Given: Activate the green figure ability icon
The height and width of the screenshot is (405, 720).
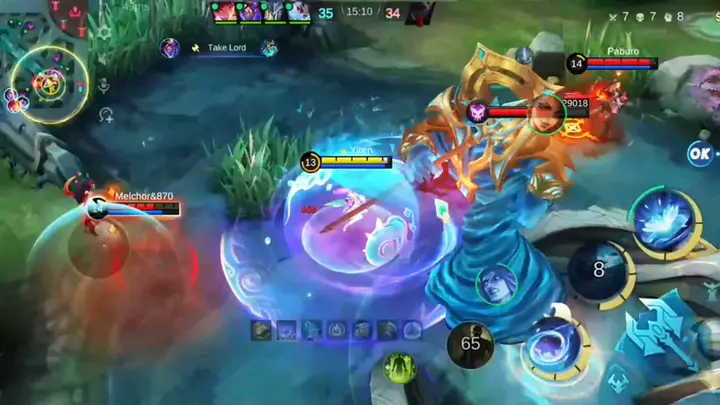Looking at the screenshot, I should point(400,368).
